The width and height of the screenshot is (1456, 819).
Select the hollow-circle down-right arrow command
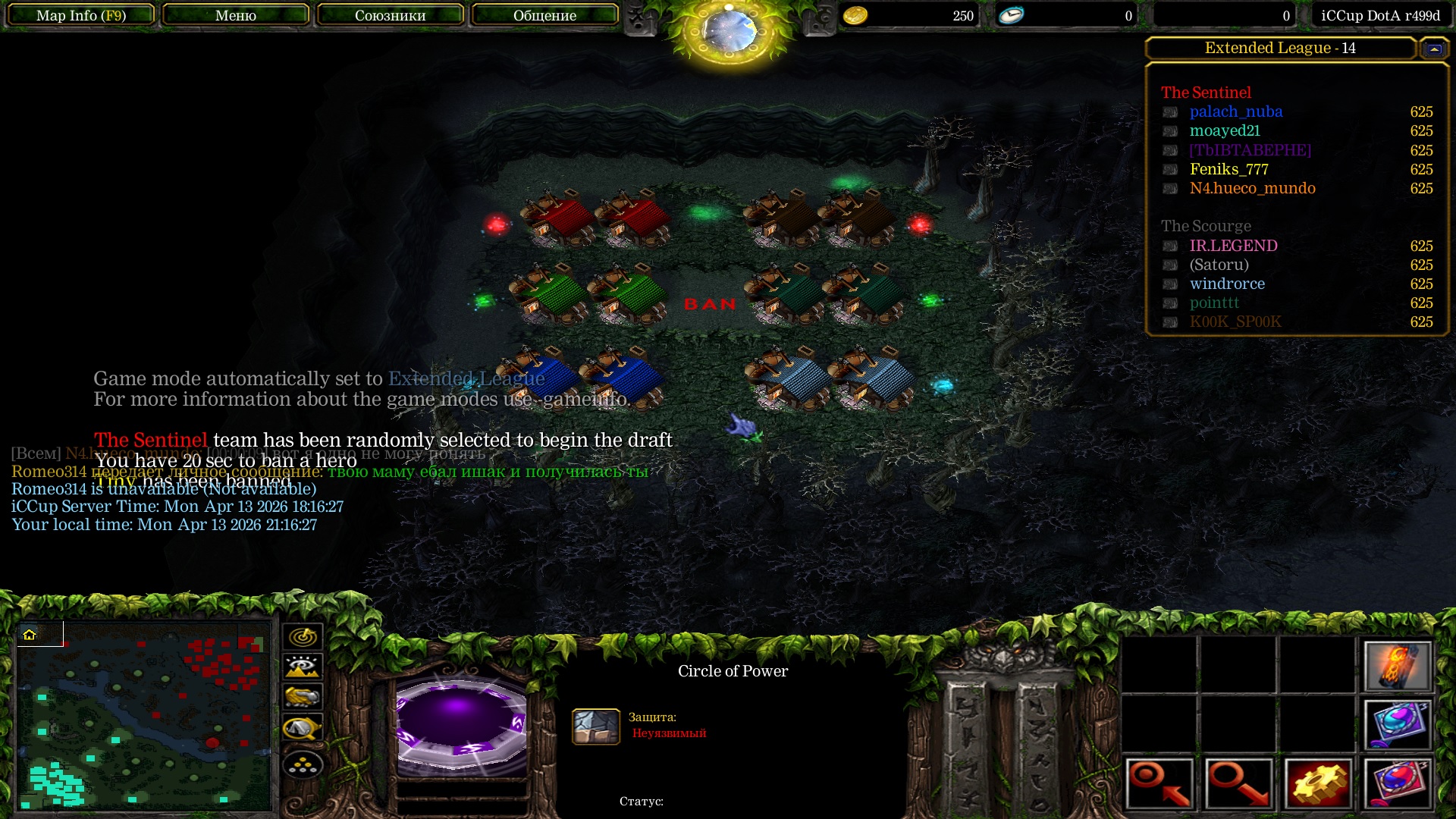tap(1238, 783)
